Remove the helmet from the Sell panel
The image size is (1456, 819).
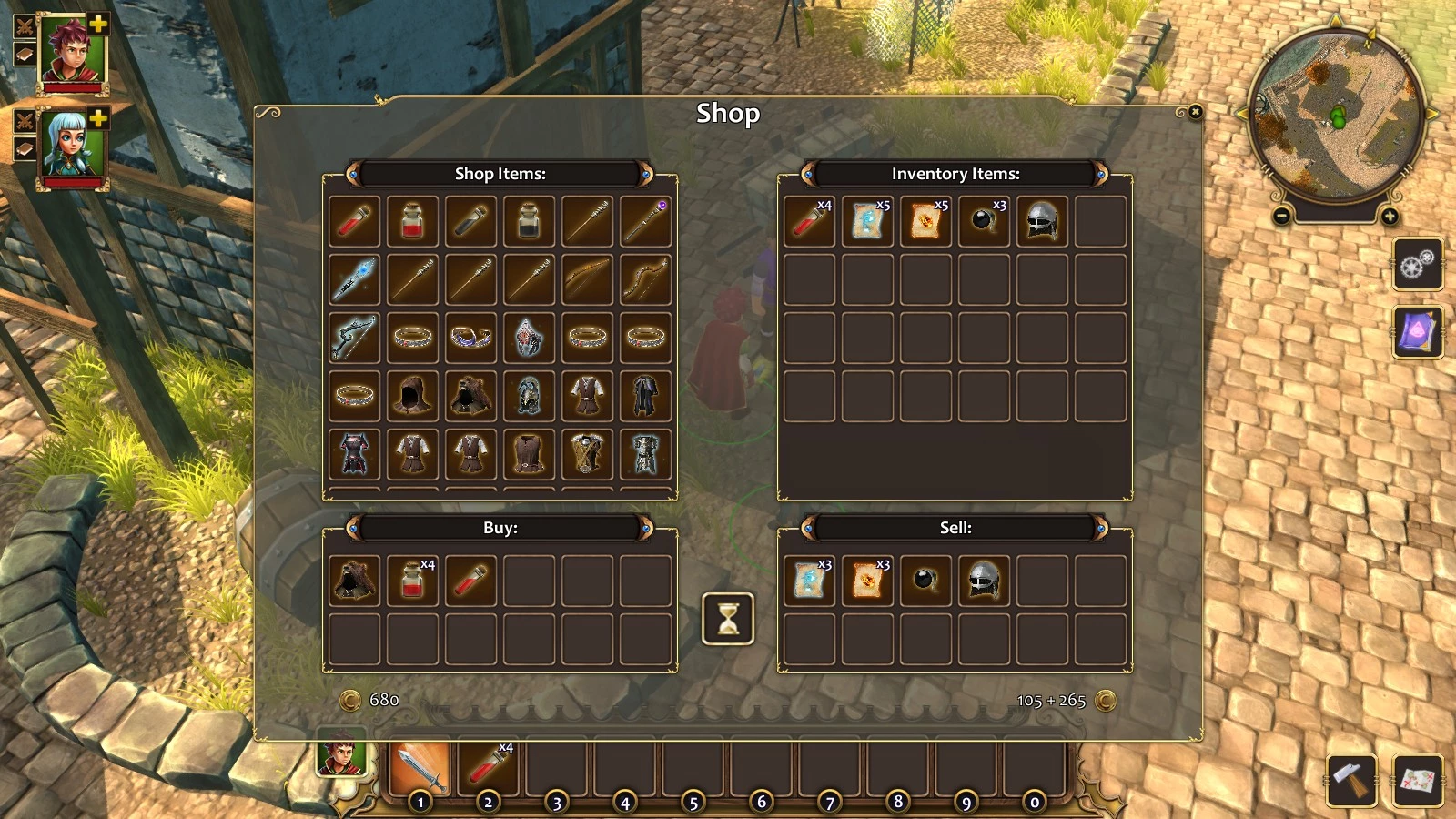tap(984, 581)
